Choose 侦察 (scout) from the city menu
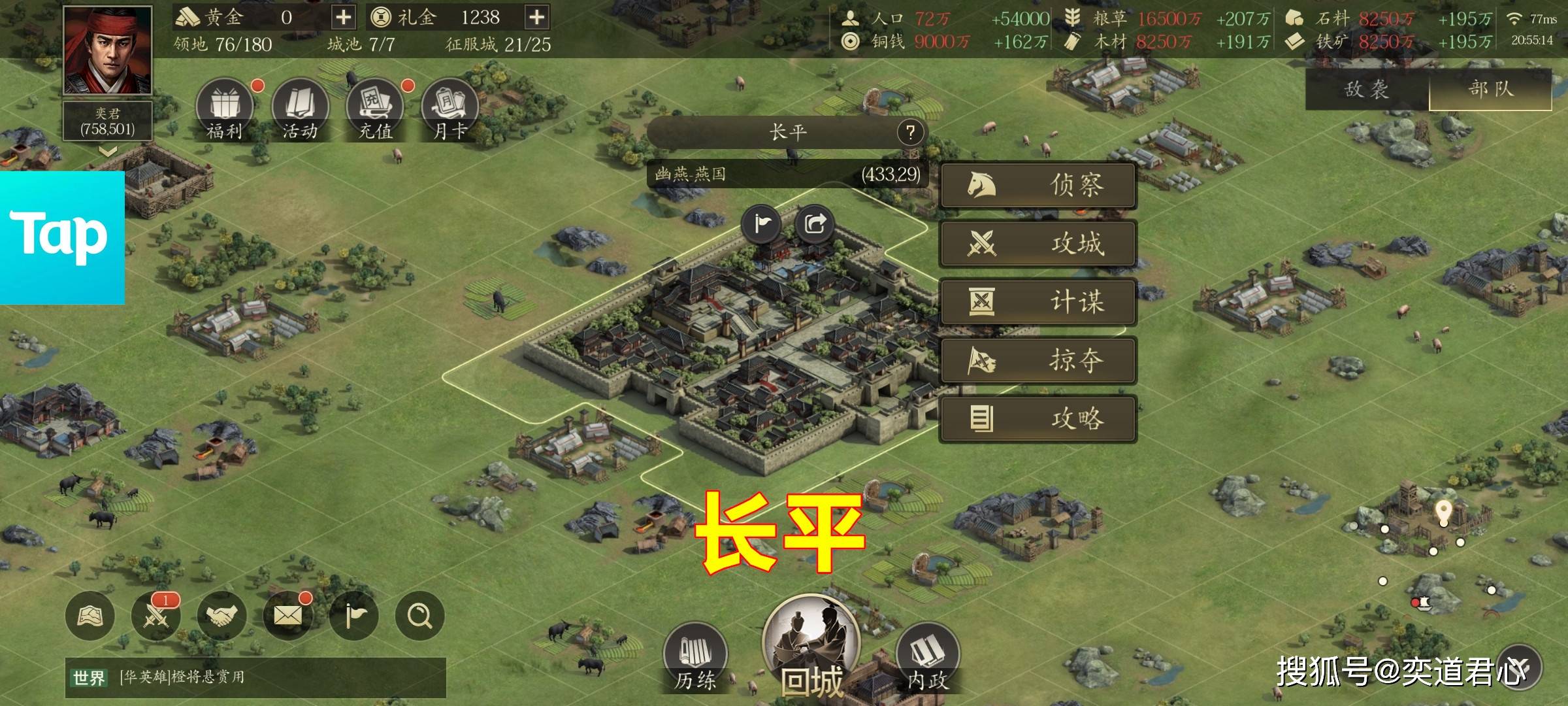The height and width of the screenshot is (706, 1568). [1038, 186]
